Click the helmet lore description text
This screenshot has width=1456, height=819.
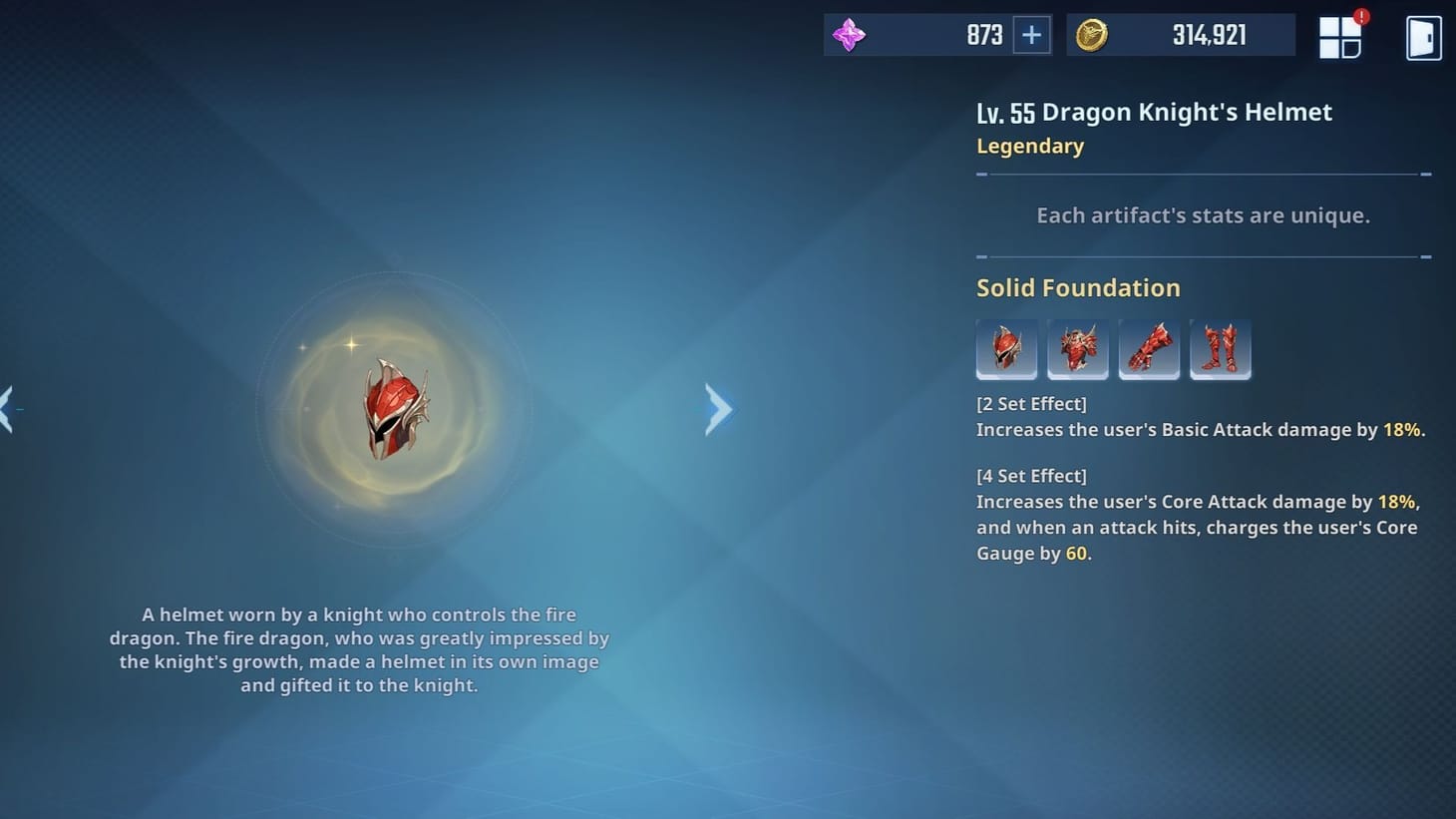pyautogui.click(x=364, y=649)
